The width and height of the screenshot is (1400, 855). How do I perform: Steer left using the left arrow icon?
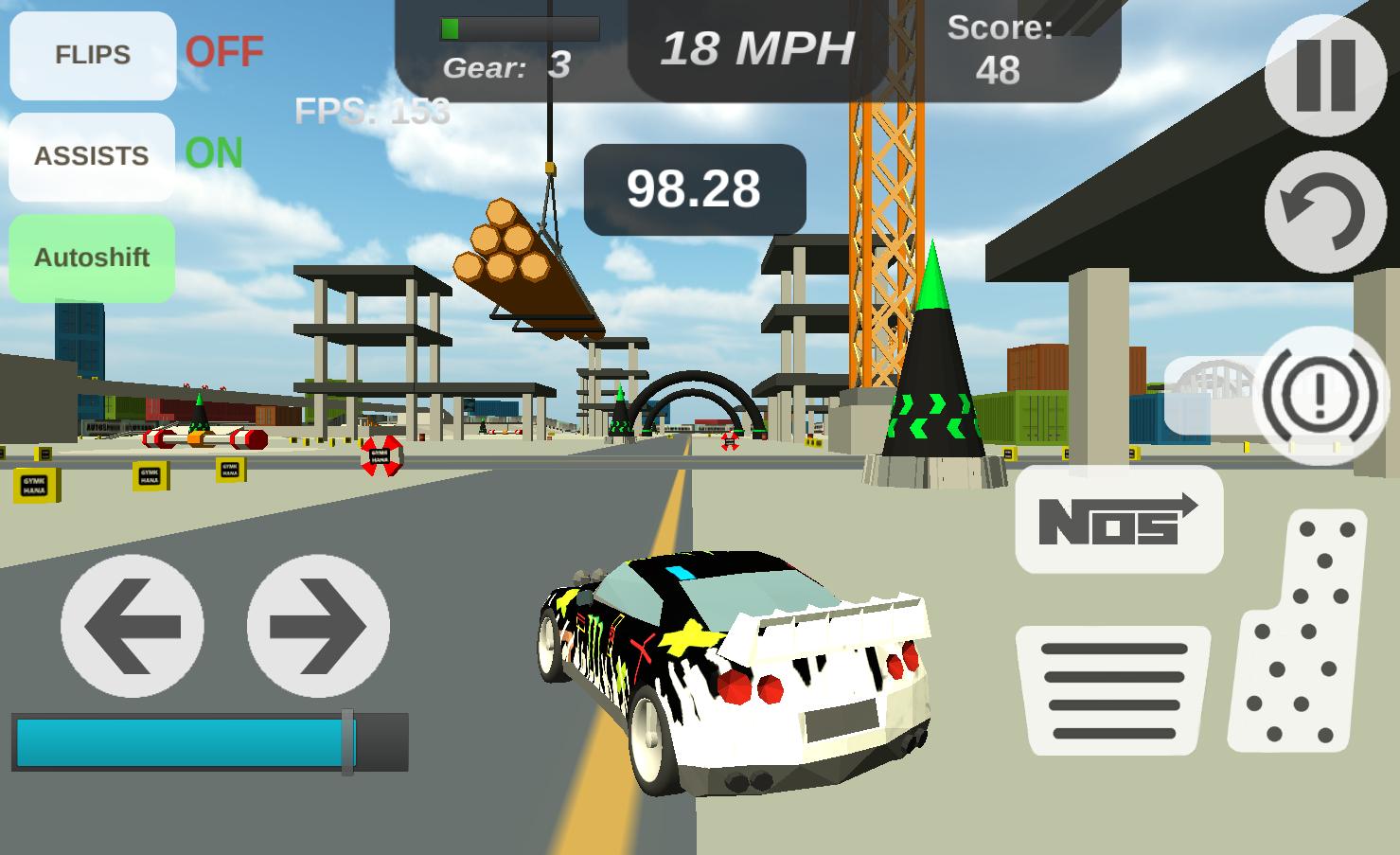tap(133, 625)
